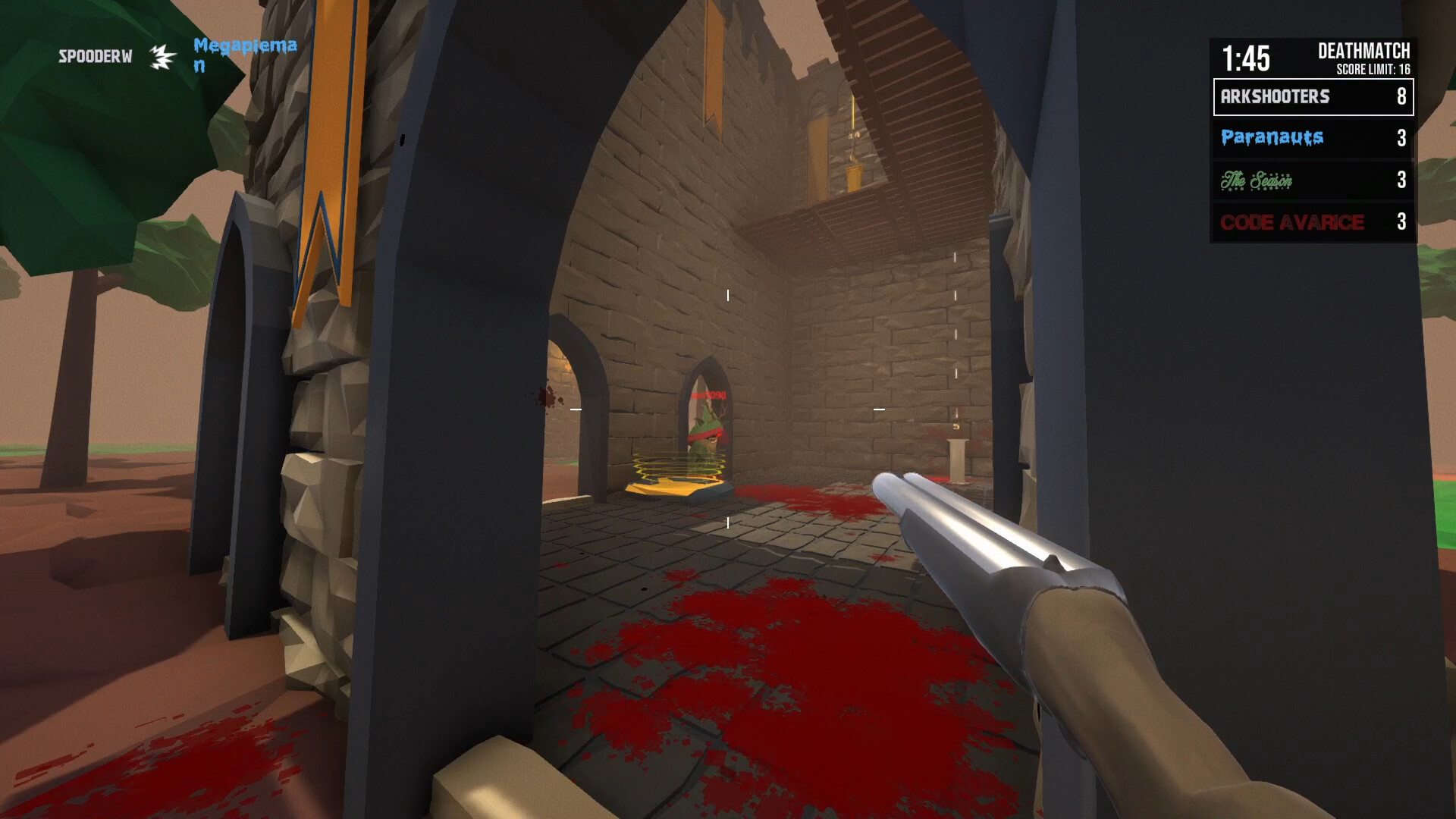
Task: Select the ARKSHOOTERS team header
Action: (1276, 97)
